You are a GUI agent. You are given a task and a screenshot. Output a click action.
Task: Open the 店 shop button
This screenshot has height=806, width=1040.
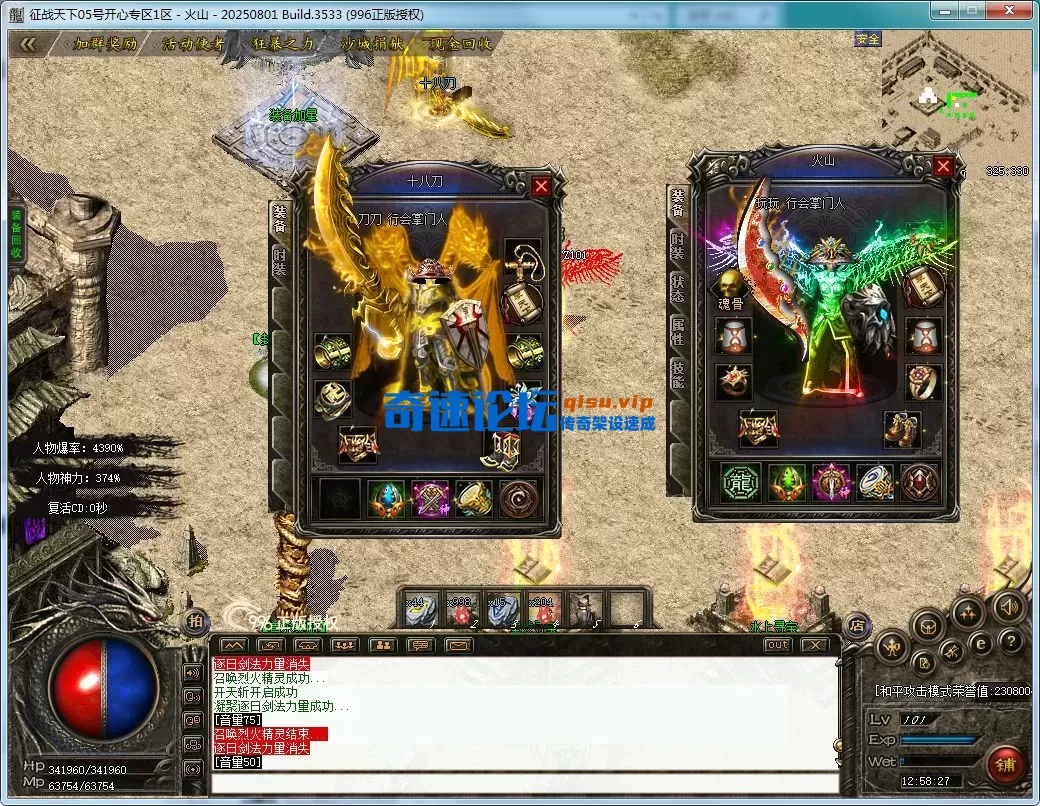point(855,626)
